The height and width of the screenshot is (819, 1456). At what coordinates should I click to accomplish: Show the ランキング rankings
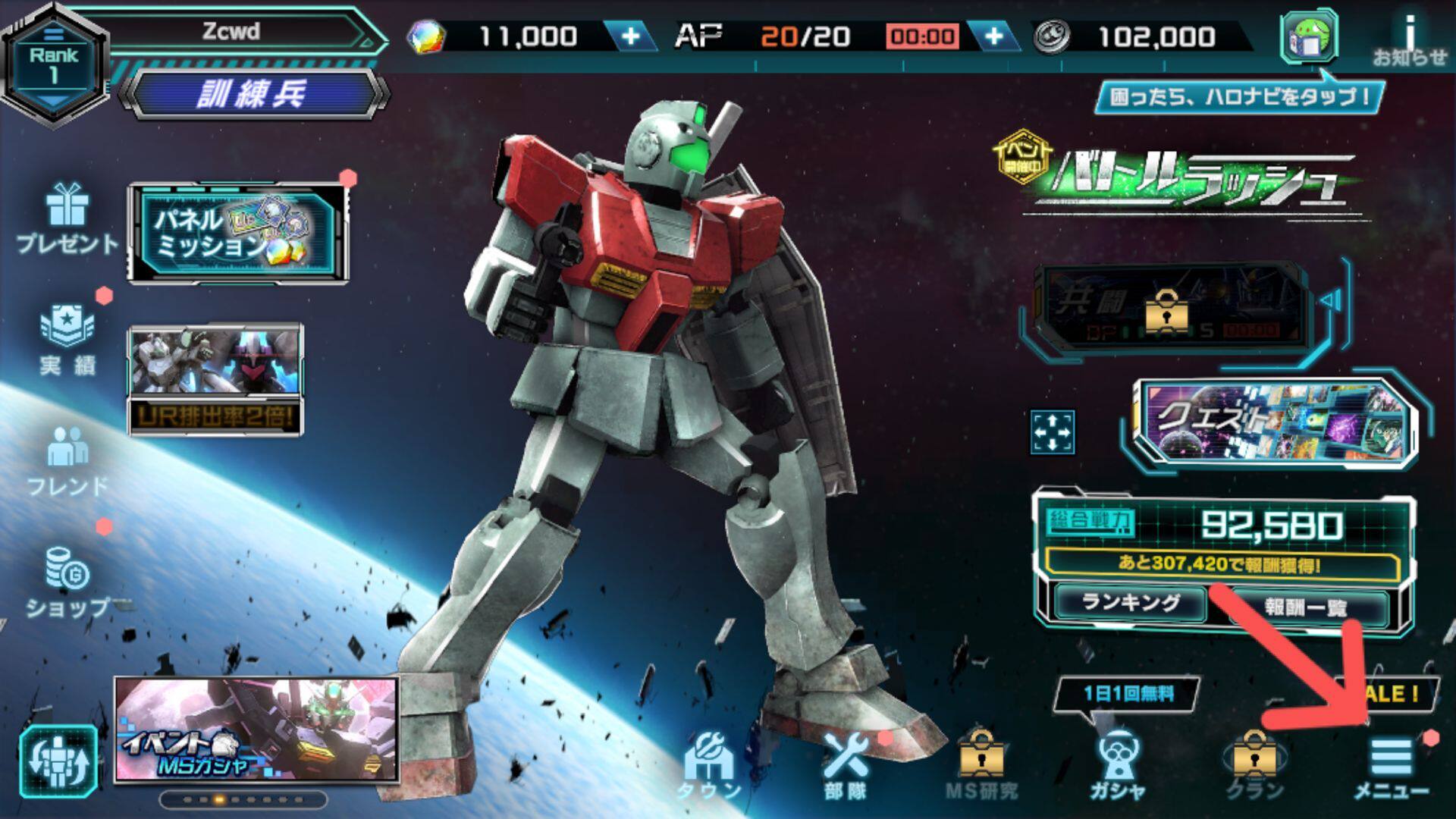click(1130, 604)
